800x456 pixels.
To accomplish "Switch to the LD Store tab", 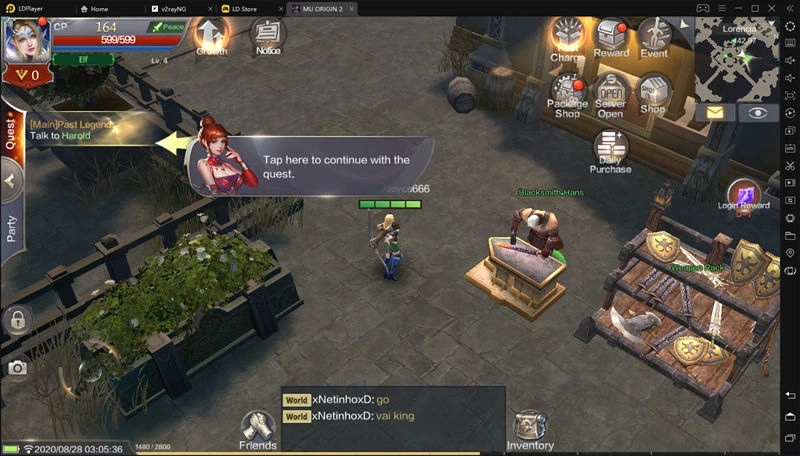I will coord(248,8).
